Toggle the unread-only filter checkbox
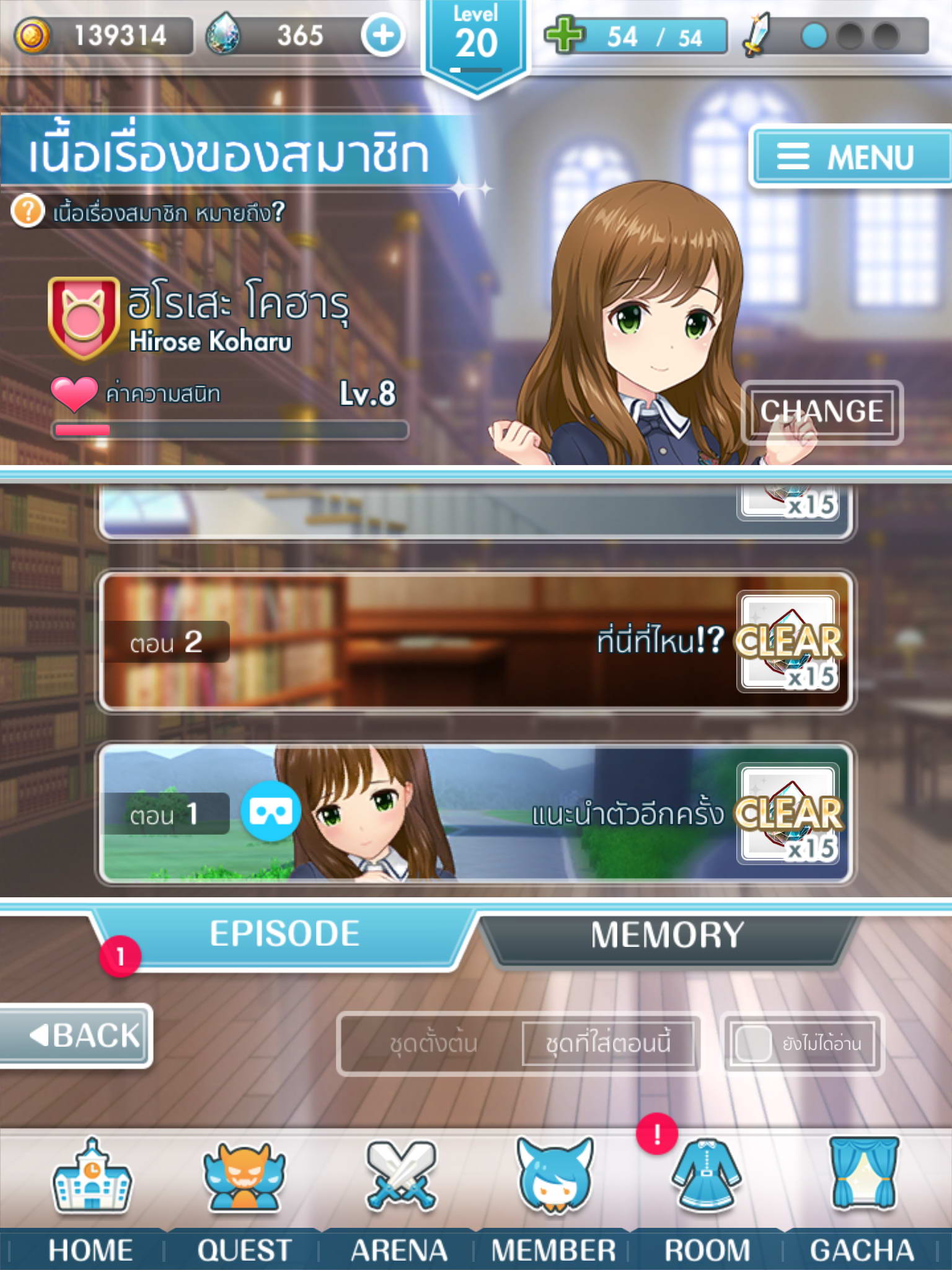The image size is (952, 1270). 753,1044
